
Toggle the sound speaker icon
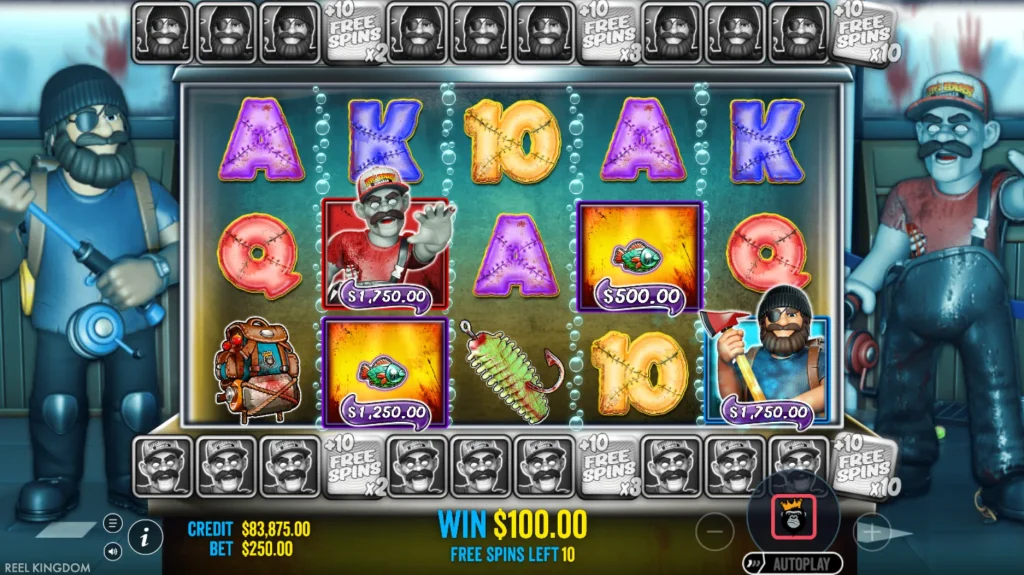pos(112,549)
